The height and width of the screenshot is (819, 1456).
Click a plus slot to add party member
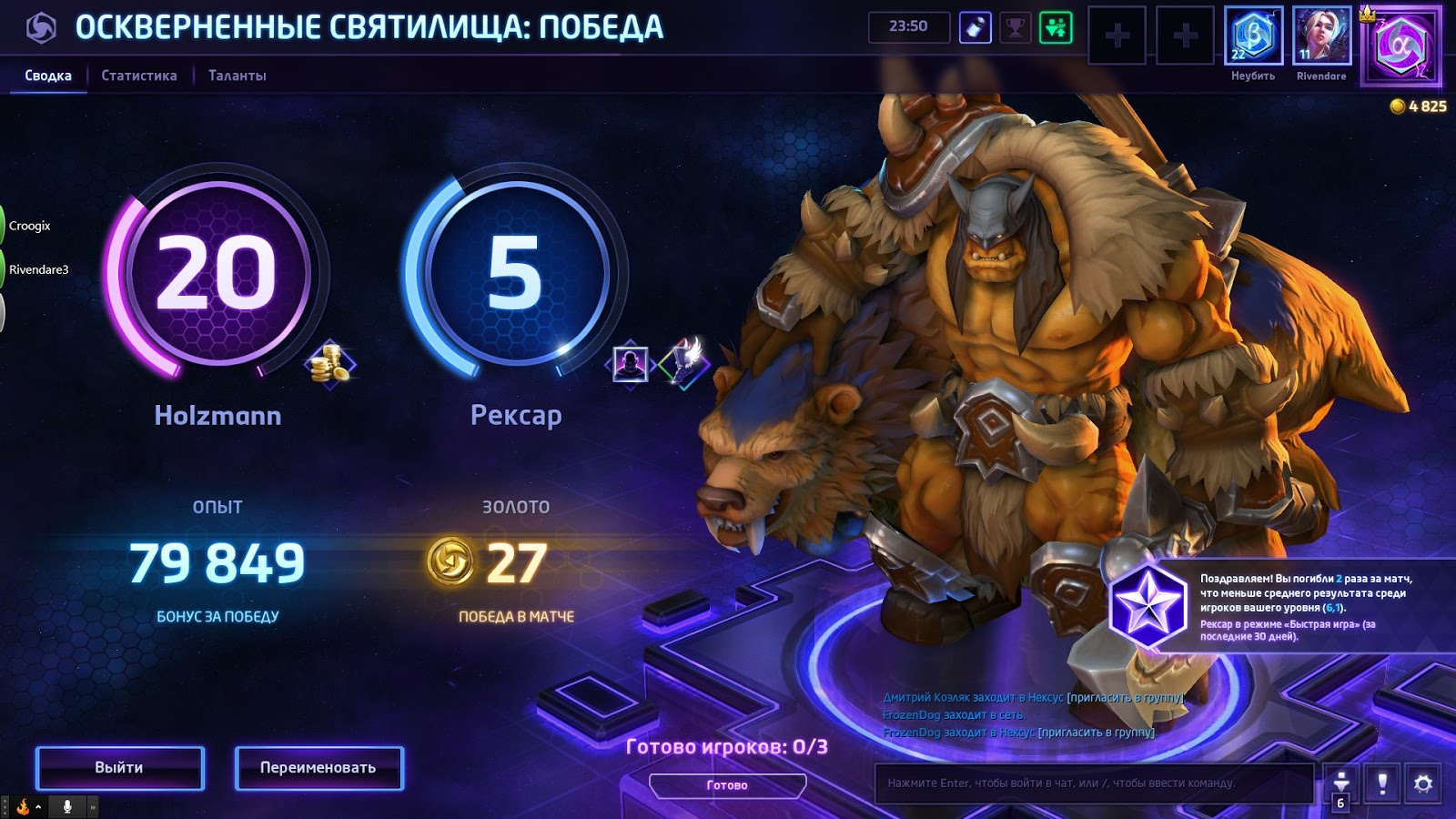1117,36
